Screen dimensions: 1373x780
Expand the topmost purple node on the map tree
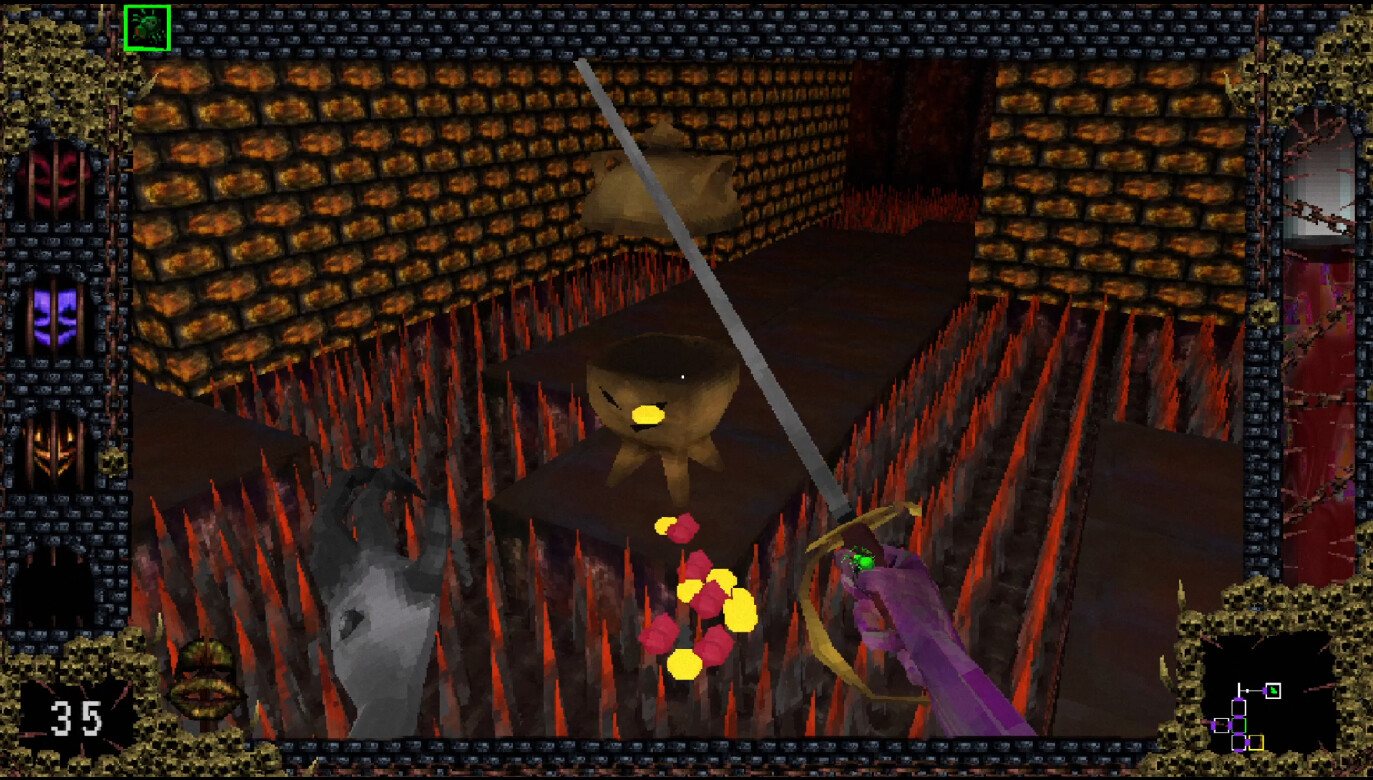[1238, 698]
